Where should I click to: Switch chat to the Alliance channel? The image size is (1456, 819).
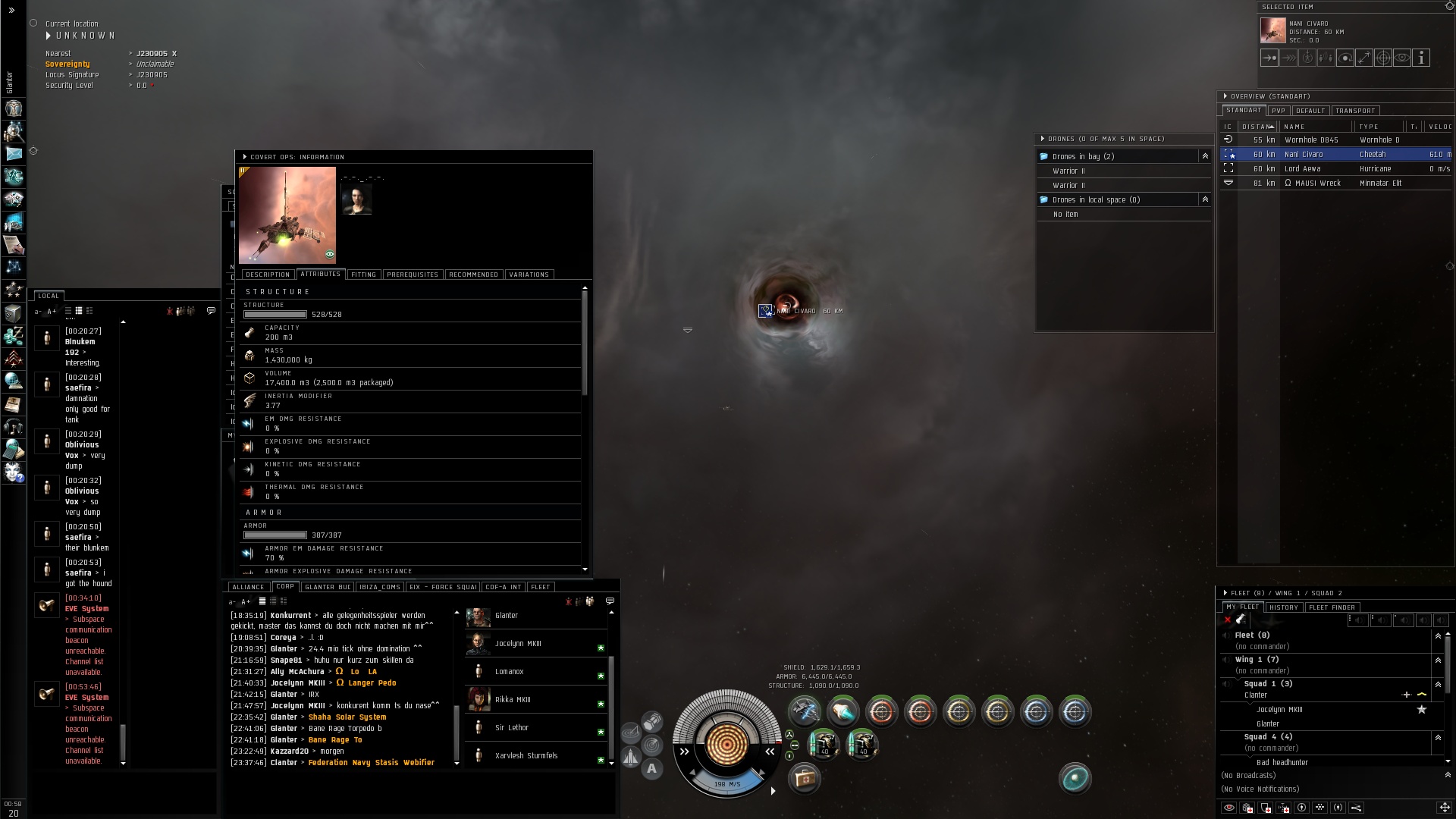coord(248,587)
